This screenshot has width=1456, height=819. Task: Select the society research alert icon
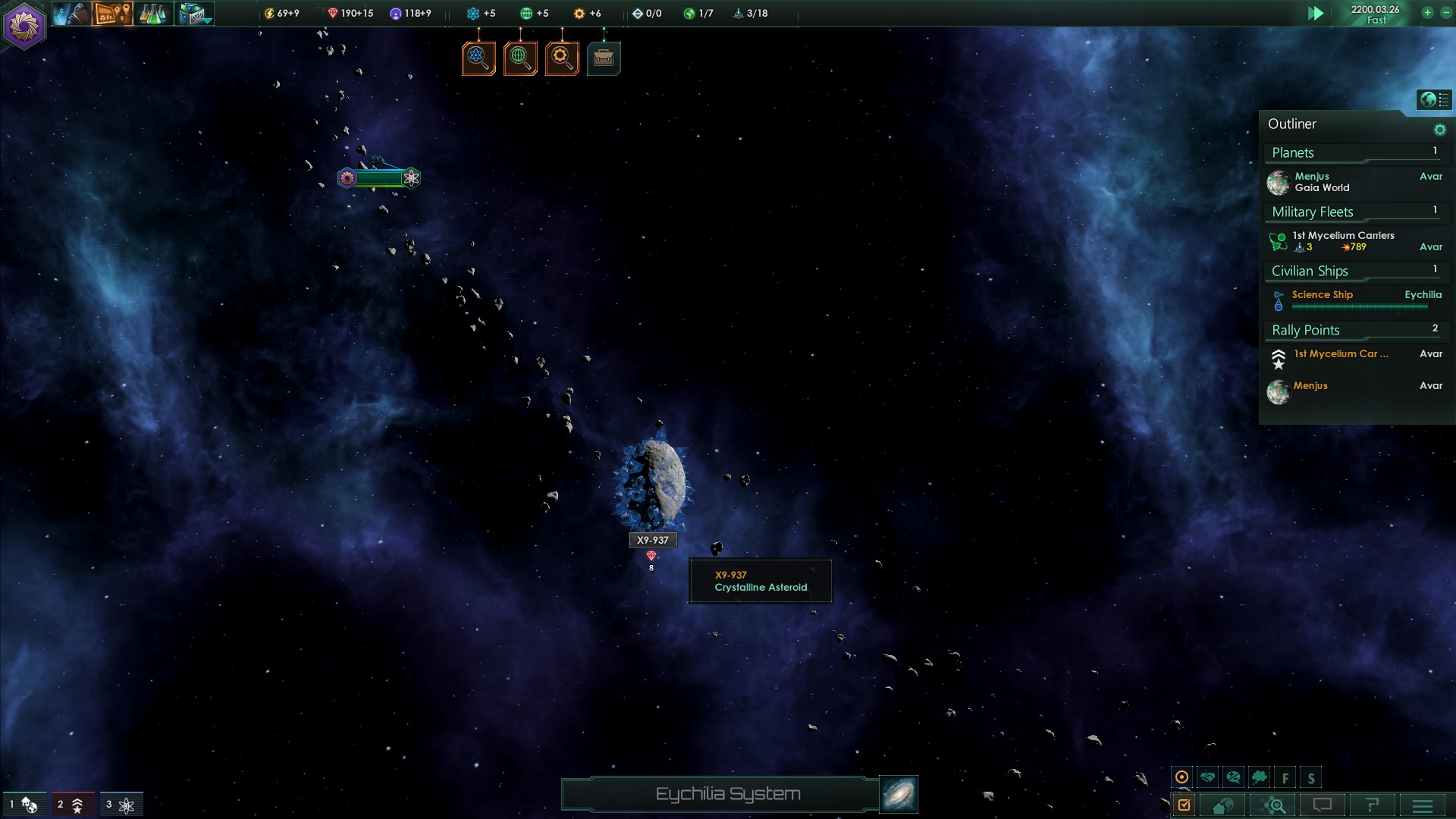tap(520, 58)
